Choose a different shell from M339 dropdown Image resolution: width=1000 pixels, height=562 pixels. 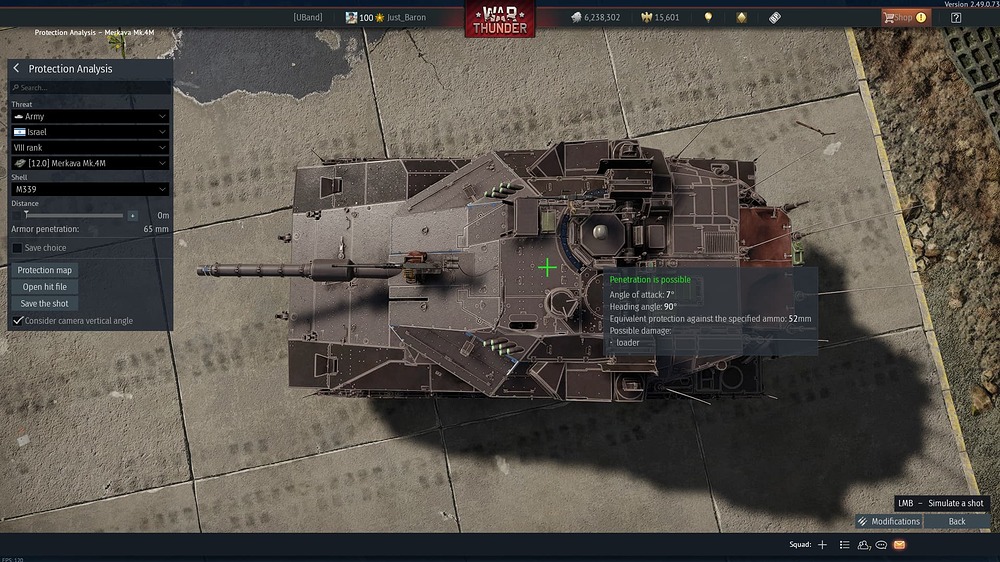(90, 189)
